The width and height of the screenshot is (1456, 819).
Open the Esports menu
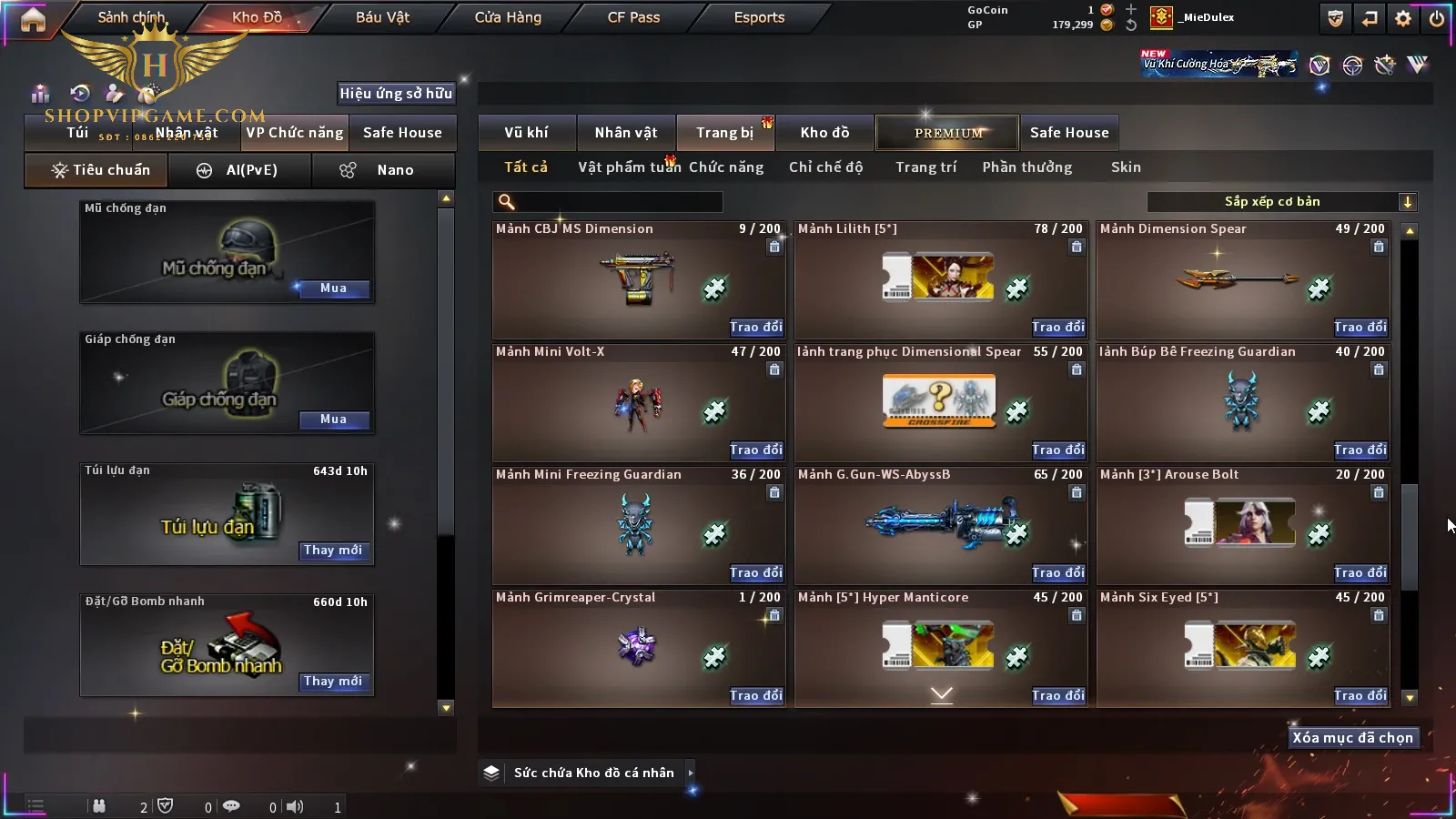click(759, 17)
